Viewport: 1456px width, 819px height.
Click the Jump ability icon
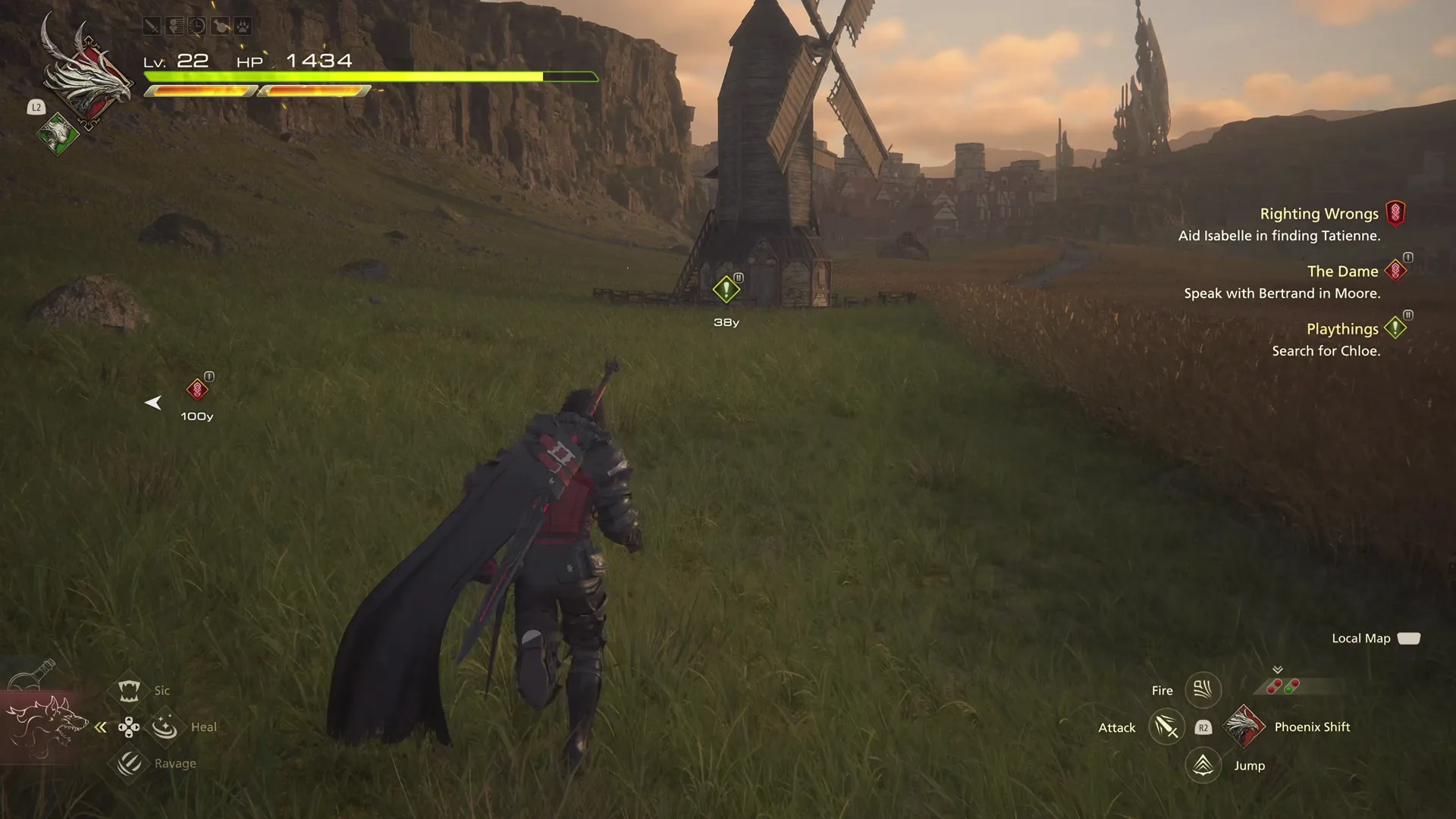point(1204,765)
